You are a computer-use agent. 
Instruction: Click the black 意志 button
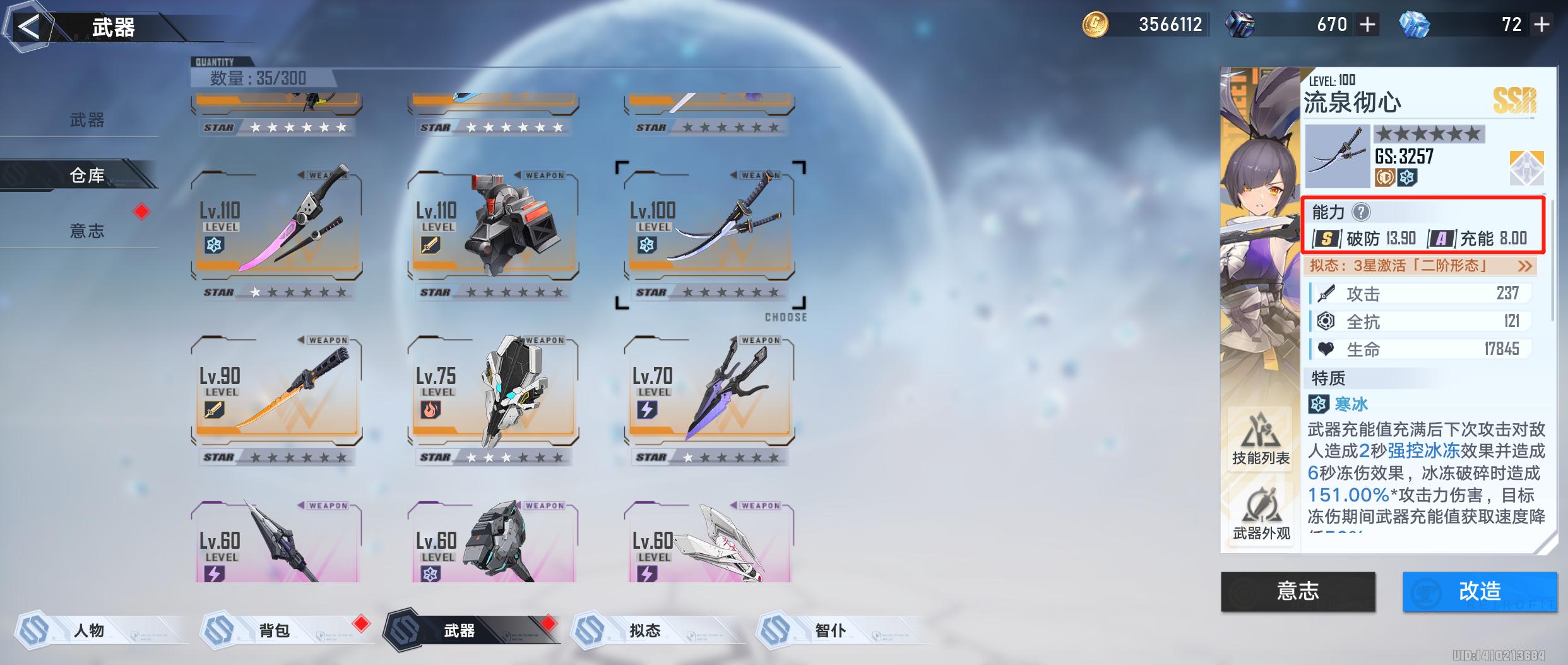(1298, 591)
